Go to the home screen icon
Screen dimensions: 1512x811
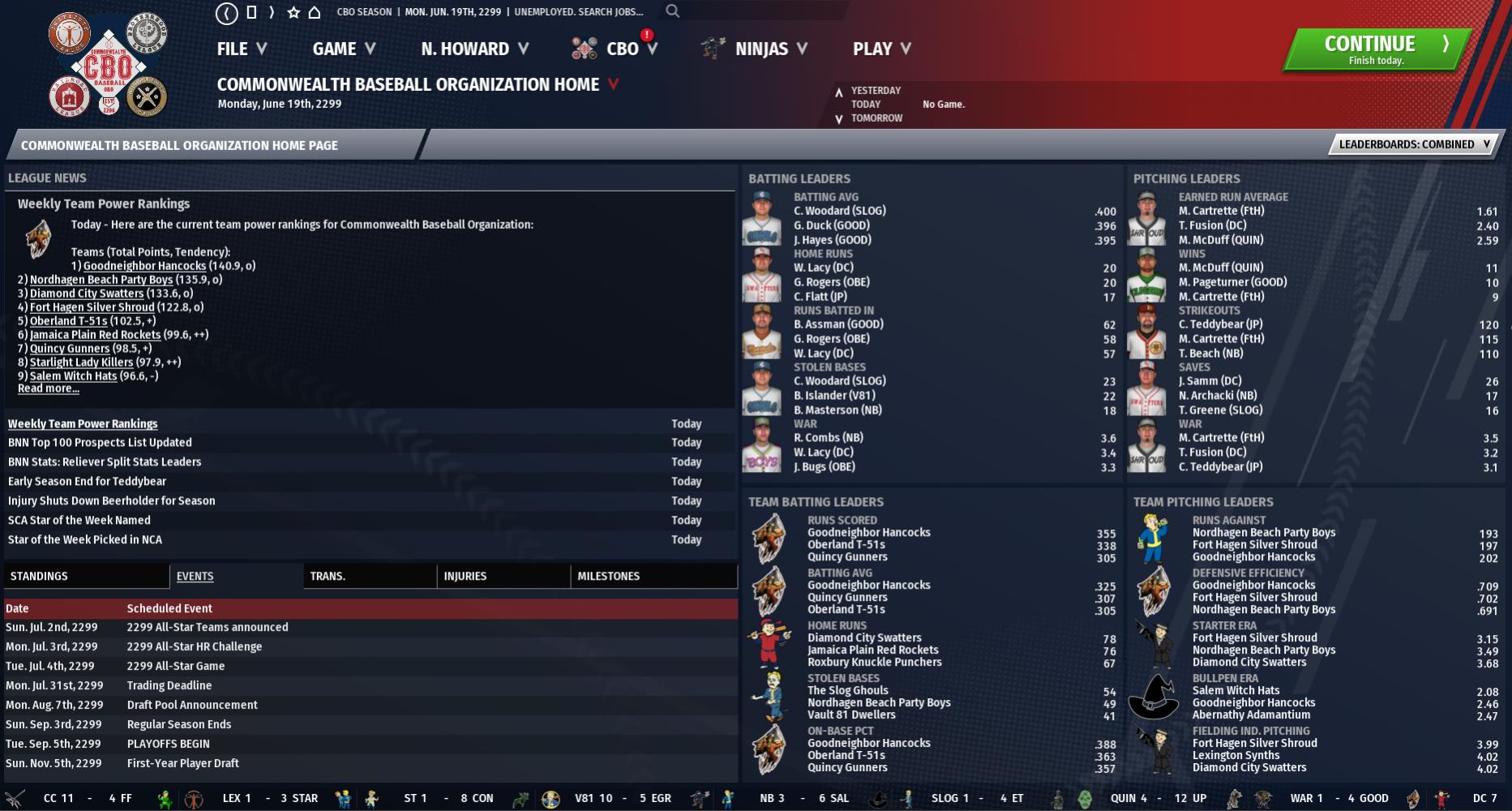pos(315,12)
